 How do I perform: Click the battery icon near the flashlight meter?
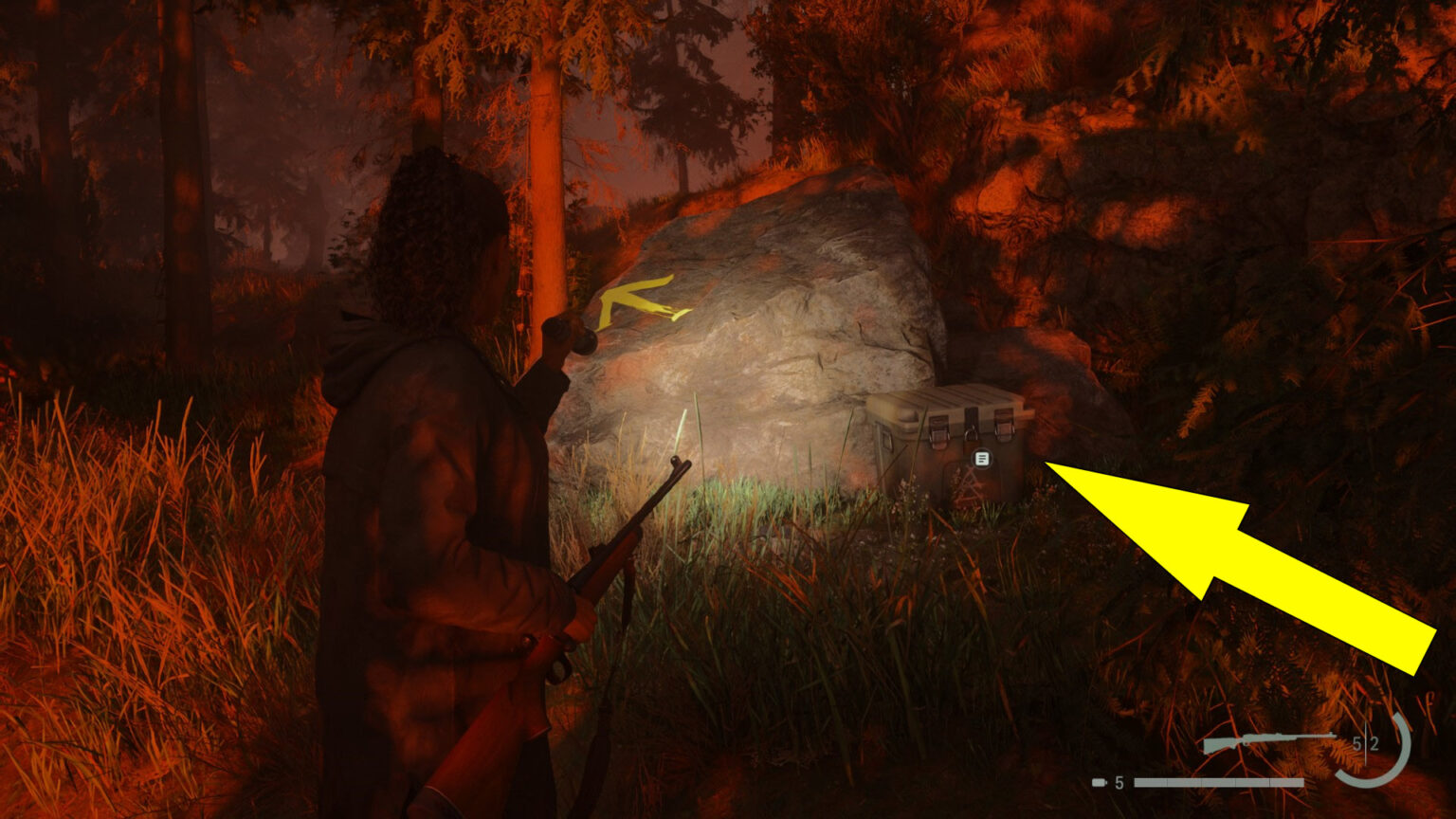point(1098,781)
